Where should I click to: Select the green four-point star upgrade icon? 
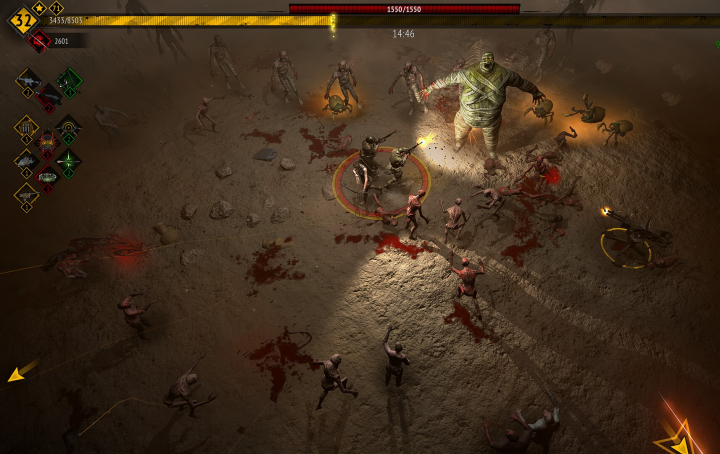coord(68,161)
